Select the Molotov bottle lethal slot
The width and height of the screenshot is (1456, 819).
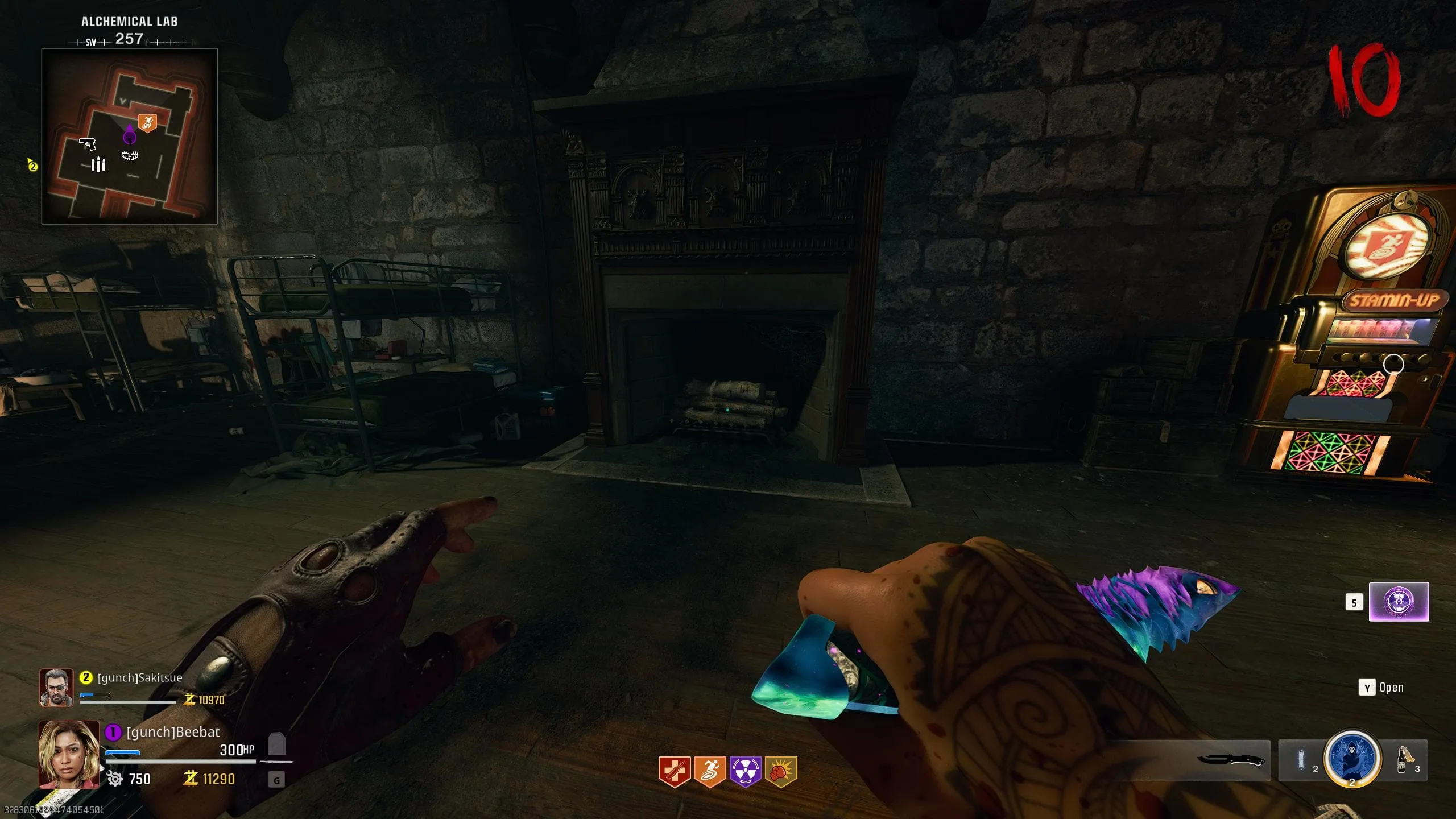click(1403, 760)
